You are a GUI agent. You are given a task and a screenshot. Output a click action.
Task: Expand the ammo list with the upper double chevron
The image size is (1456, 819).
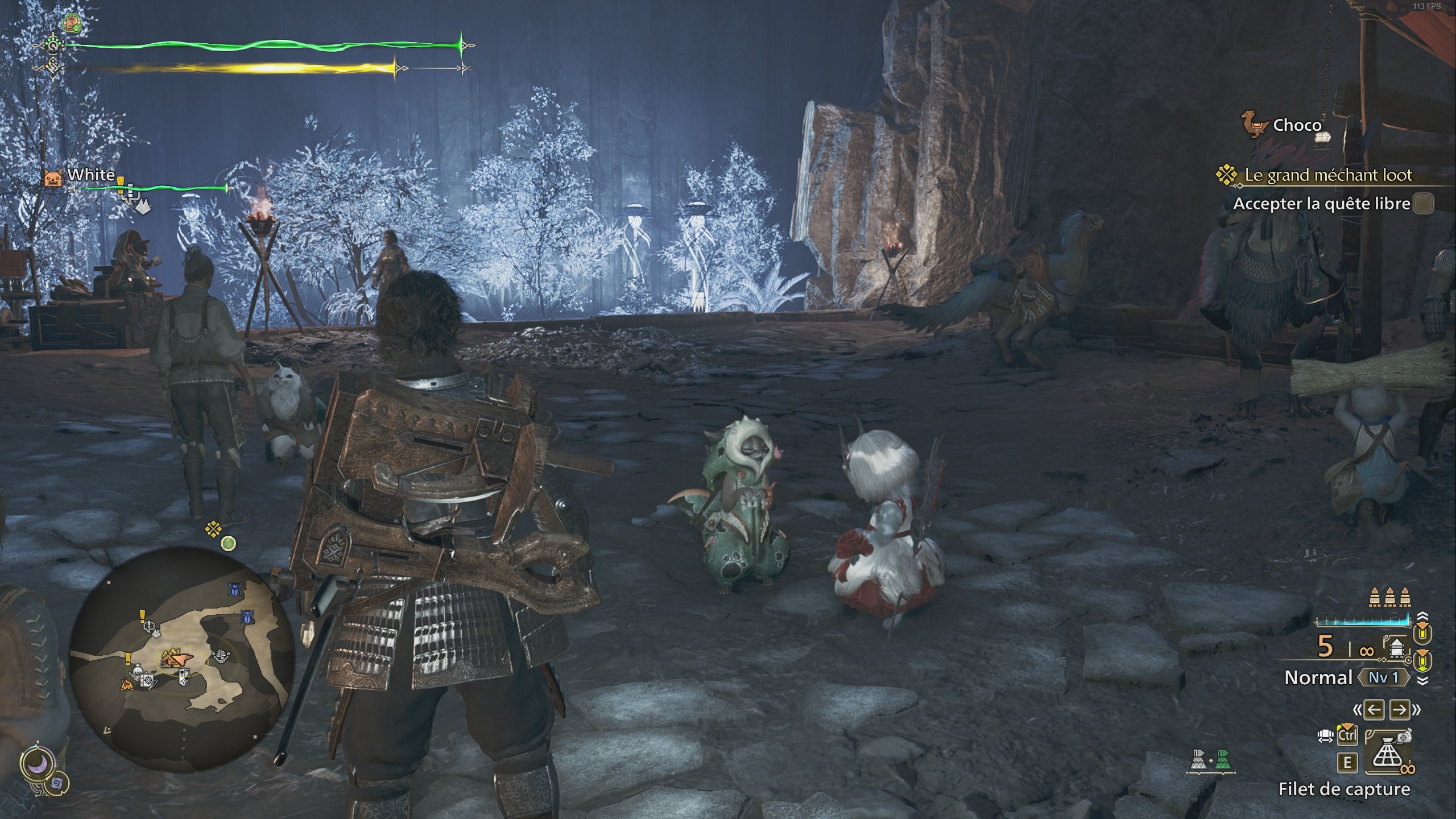pyautogui.click(x=1422, y=616)
